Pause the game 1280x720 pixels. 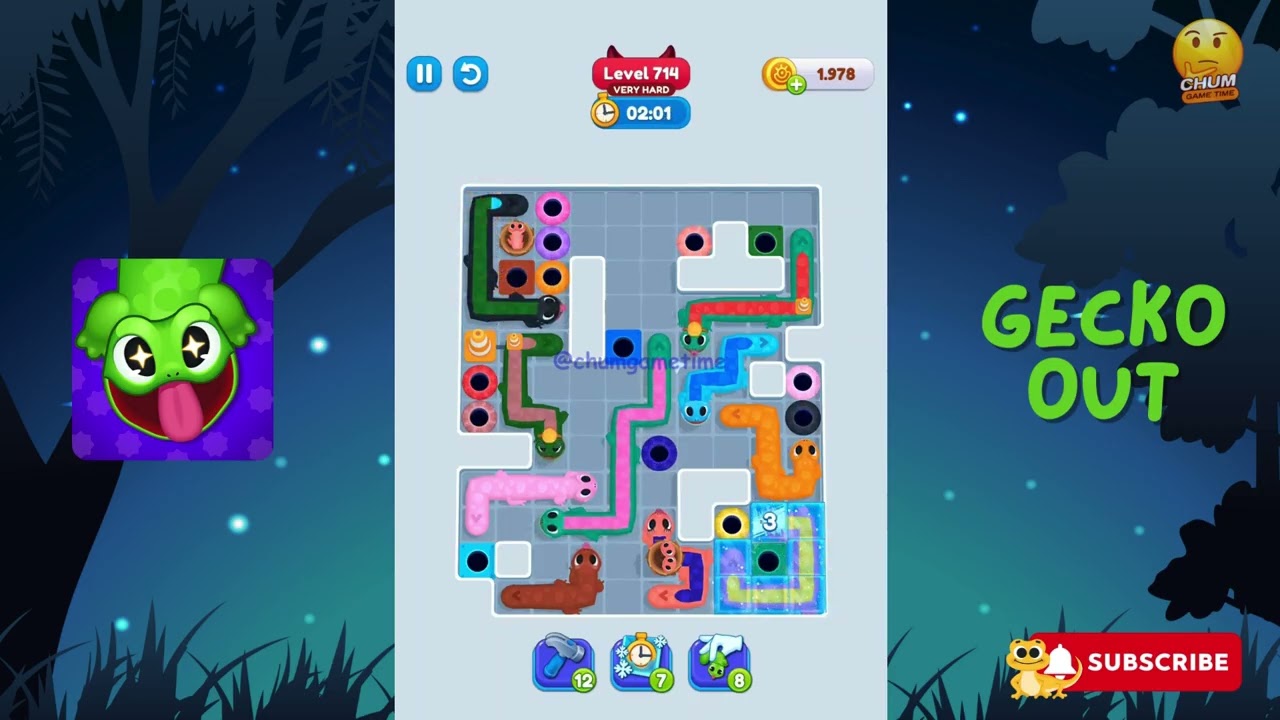424,75
